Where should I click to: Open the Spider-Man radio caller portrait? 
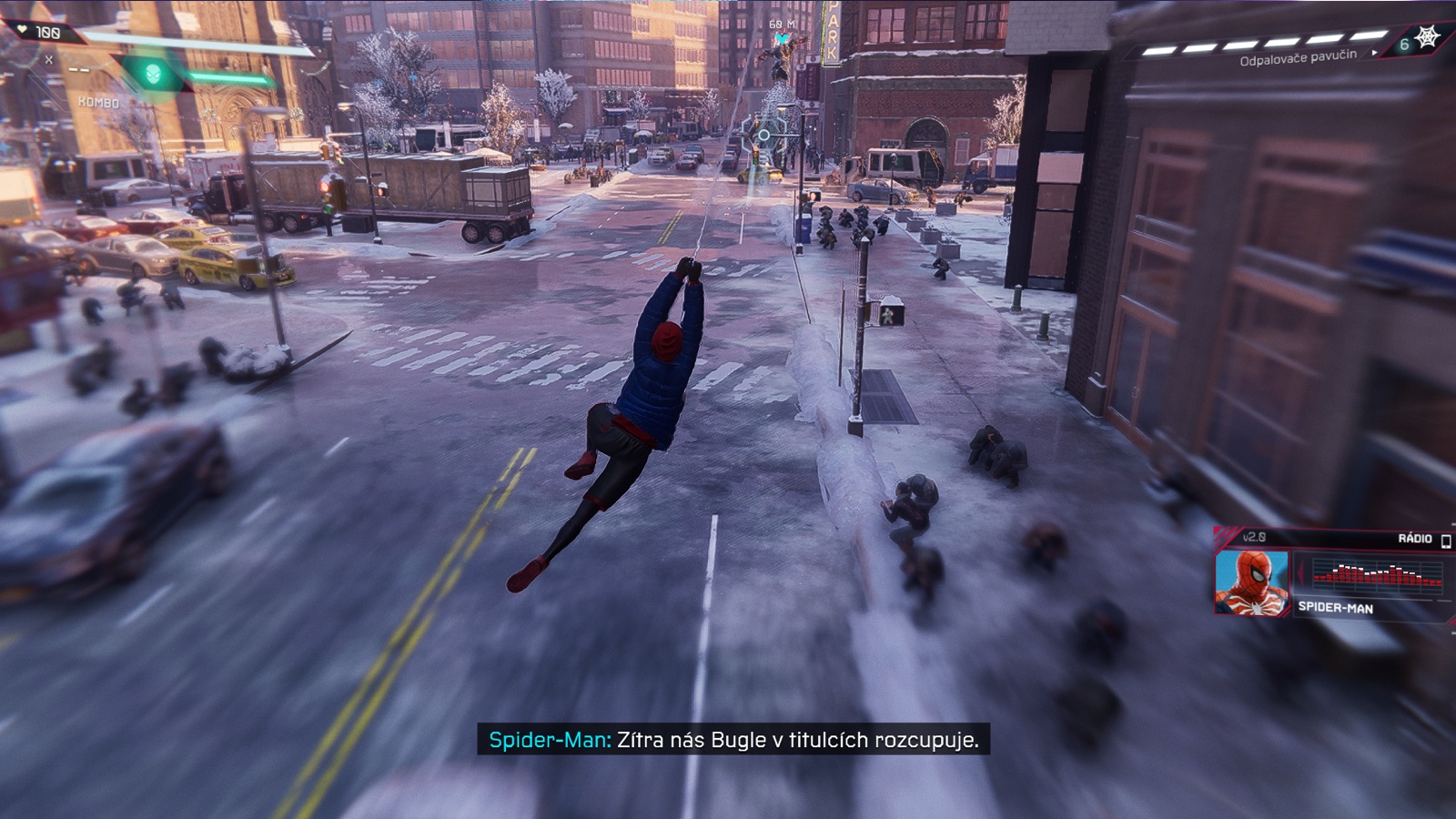pos(1251,582)
